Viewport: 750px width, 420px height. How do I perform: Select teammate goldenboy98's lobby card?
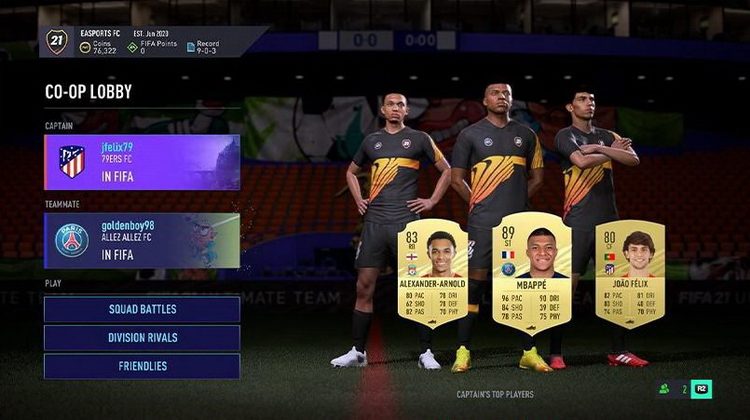pos(142,240)
